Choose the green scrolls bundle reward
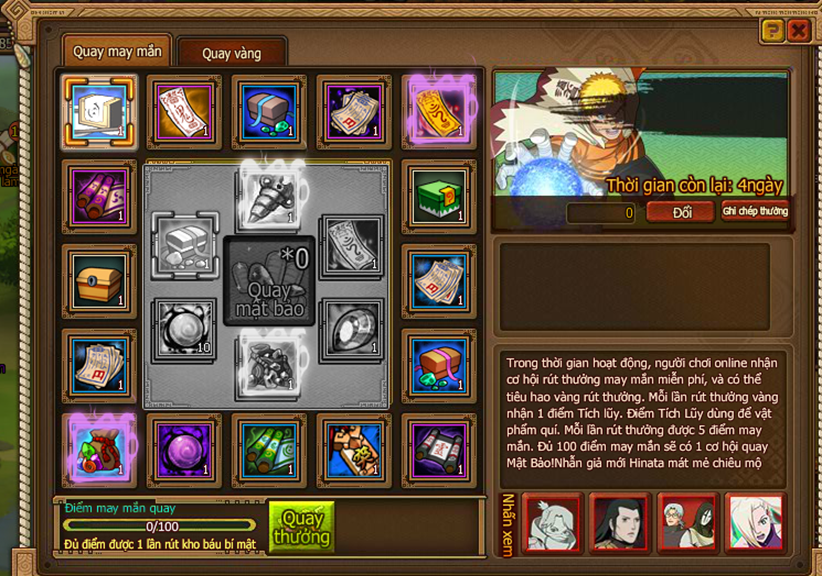 coord(268,449)
